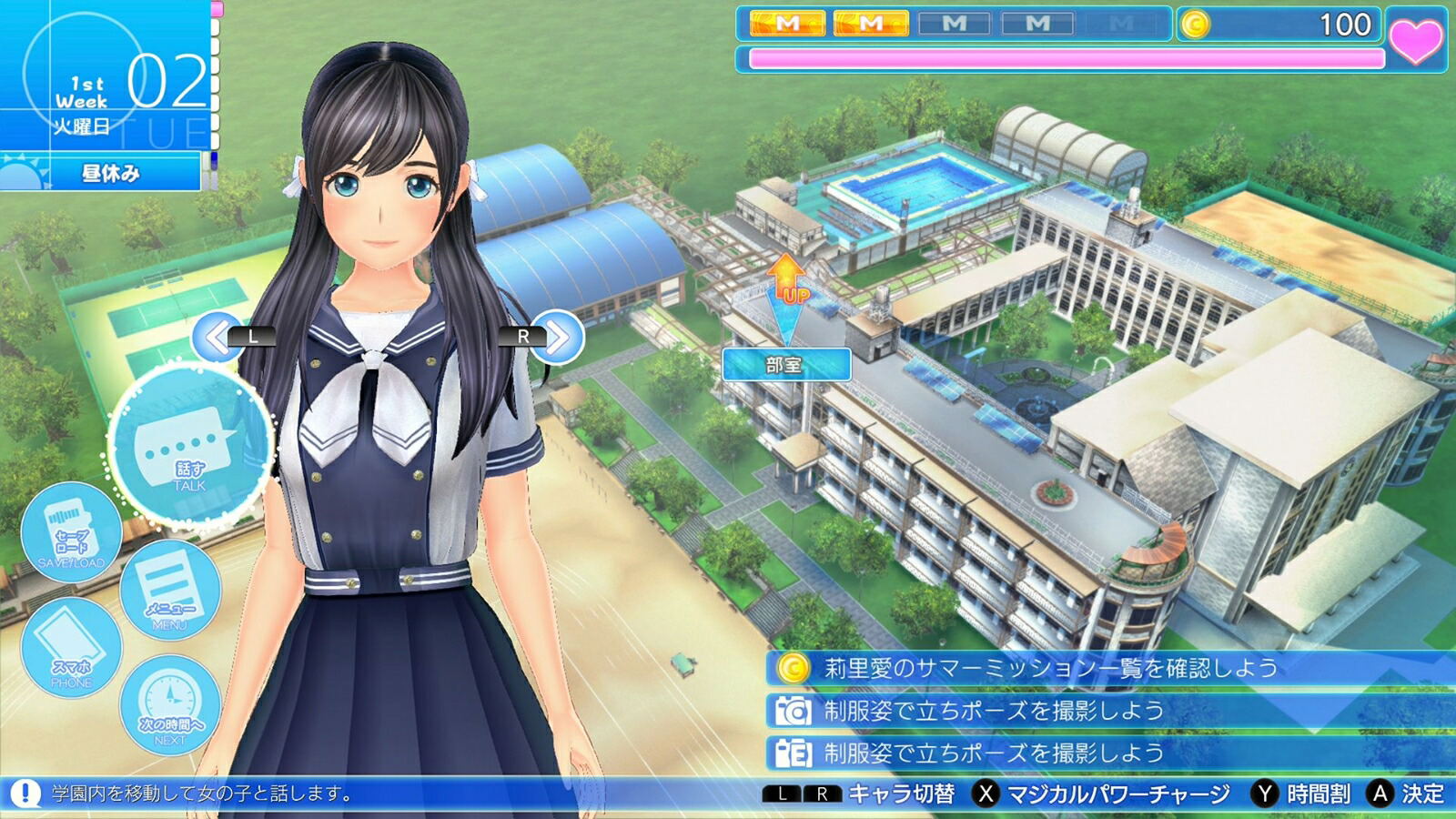Select the 昼休み time period tab
Viewport: 1456px width, 819px height.
coord(127,171)
